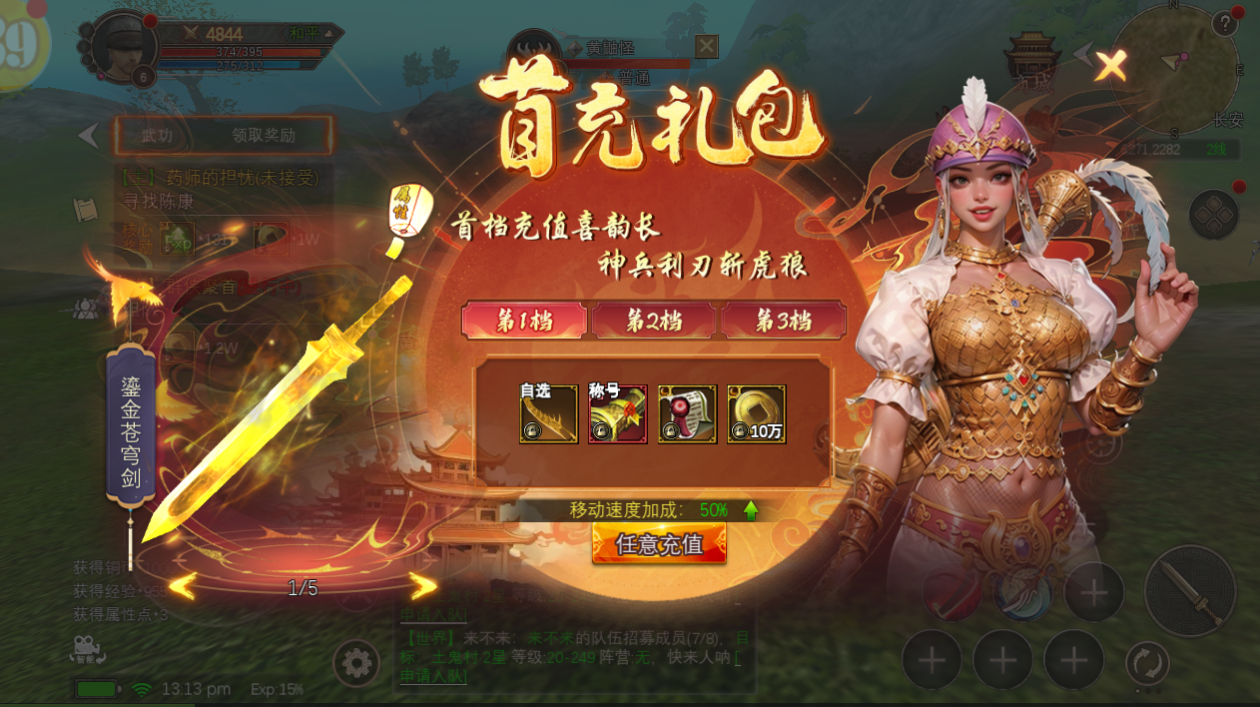The height and width of the screenshot is (707, 1260).
Task: Switch to the 第2档 tier tab
Action: tap(654, 321)
